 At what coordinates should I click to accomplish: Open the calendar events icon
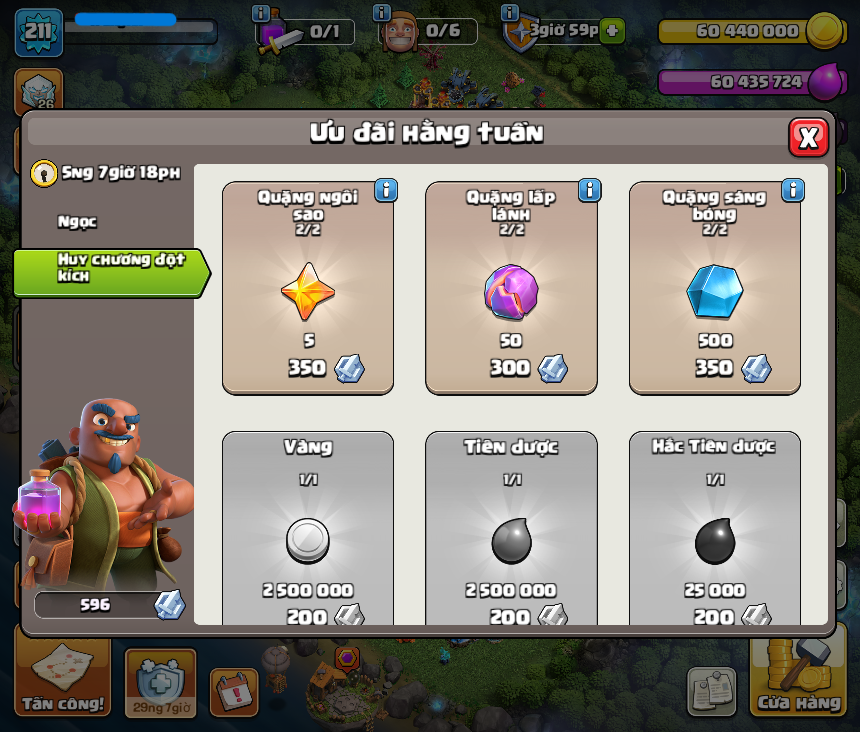[234, 692]
